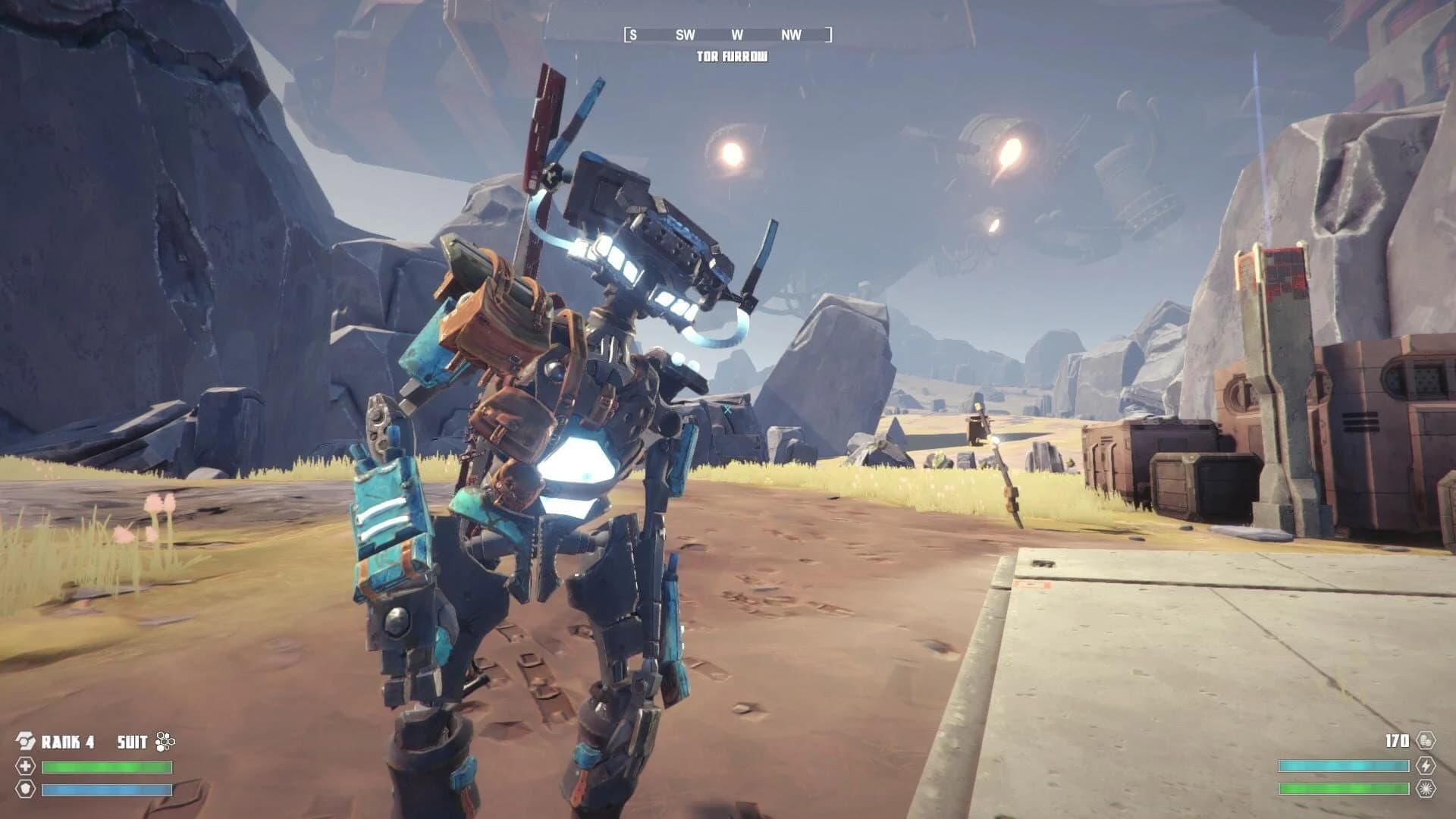
Task: Click the credits coin icon next to 170
Action: coord(1426,741)
